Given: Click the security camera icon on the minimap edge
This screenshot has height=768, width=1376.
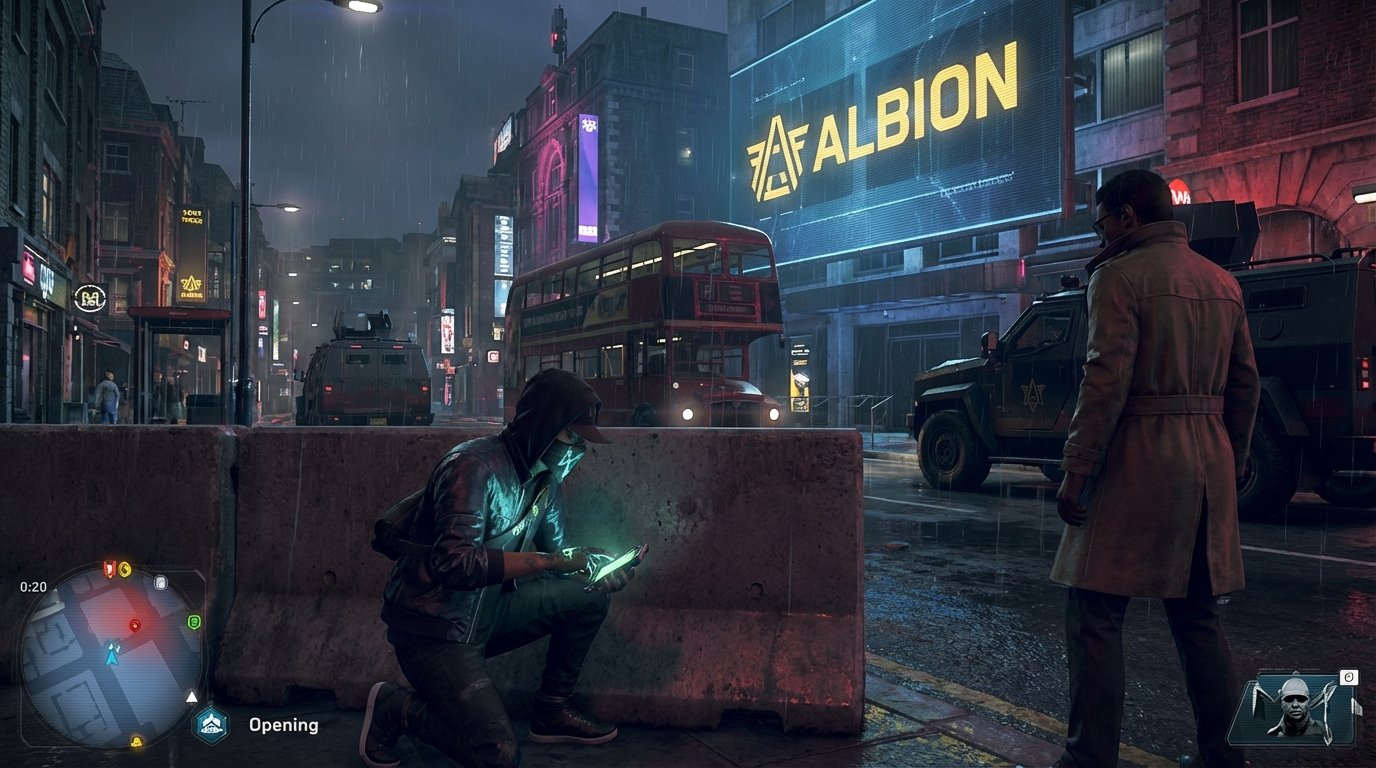Looking at the screenshot, I should (160, 584).
